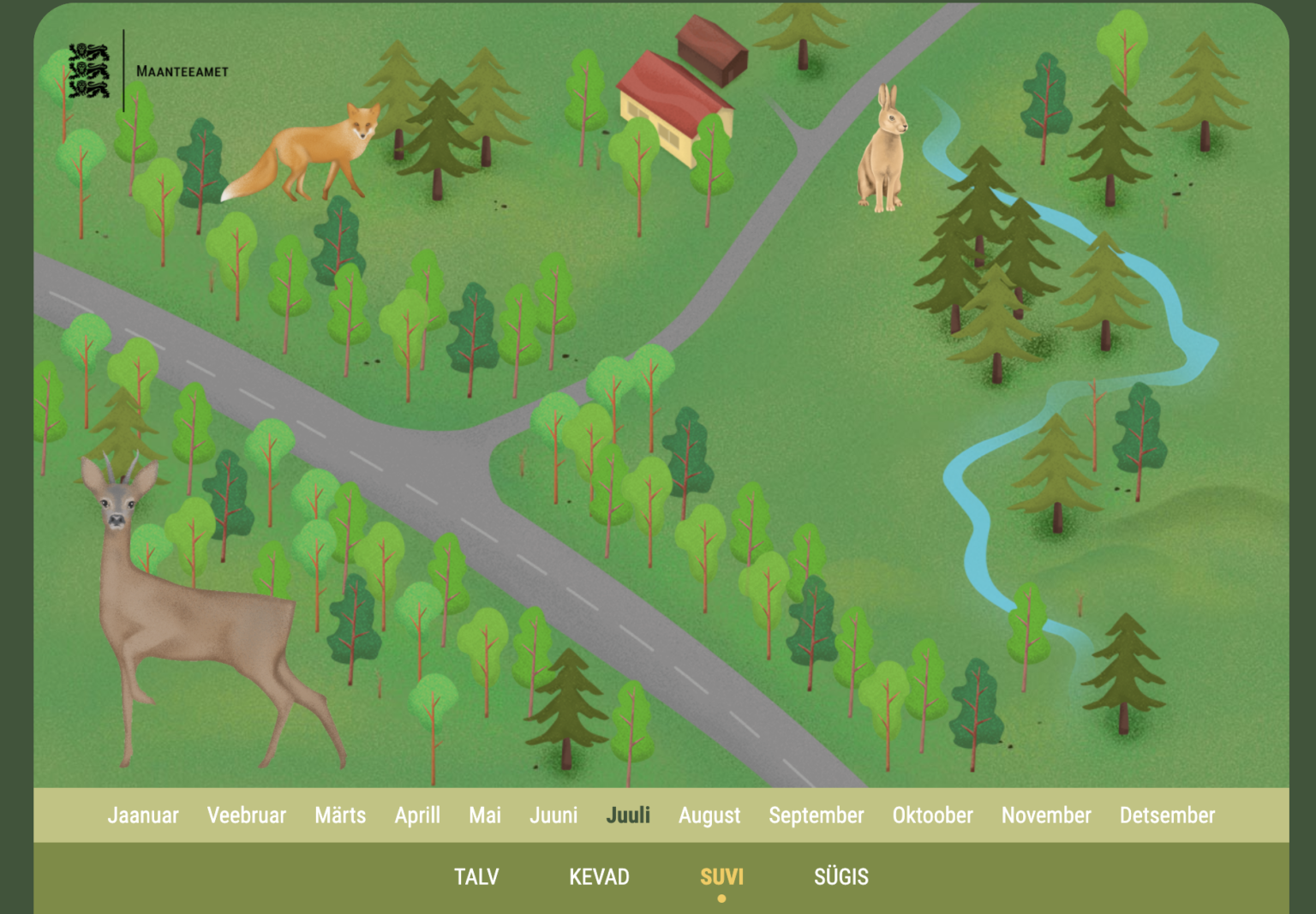This screenshot has width=1316, height=914.
Task: Click the orange fox figure
Action: [308, 154]
